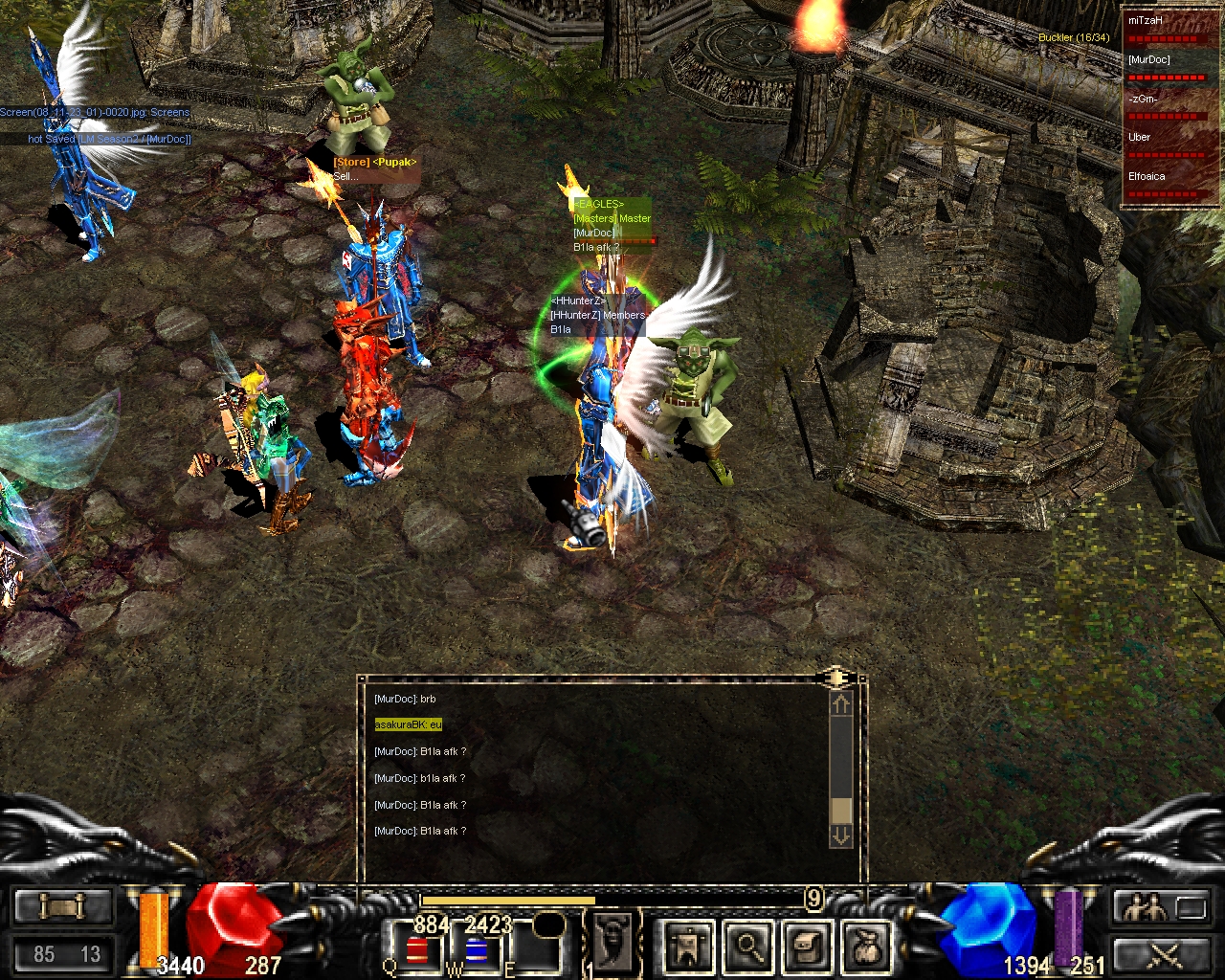Open the inventory bag icon
The width and height of the screenshot is (1225, 980).
(867, 947)
